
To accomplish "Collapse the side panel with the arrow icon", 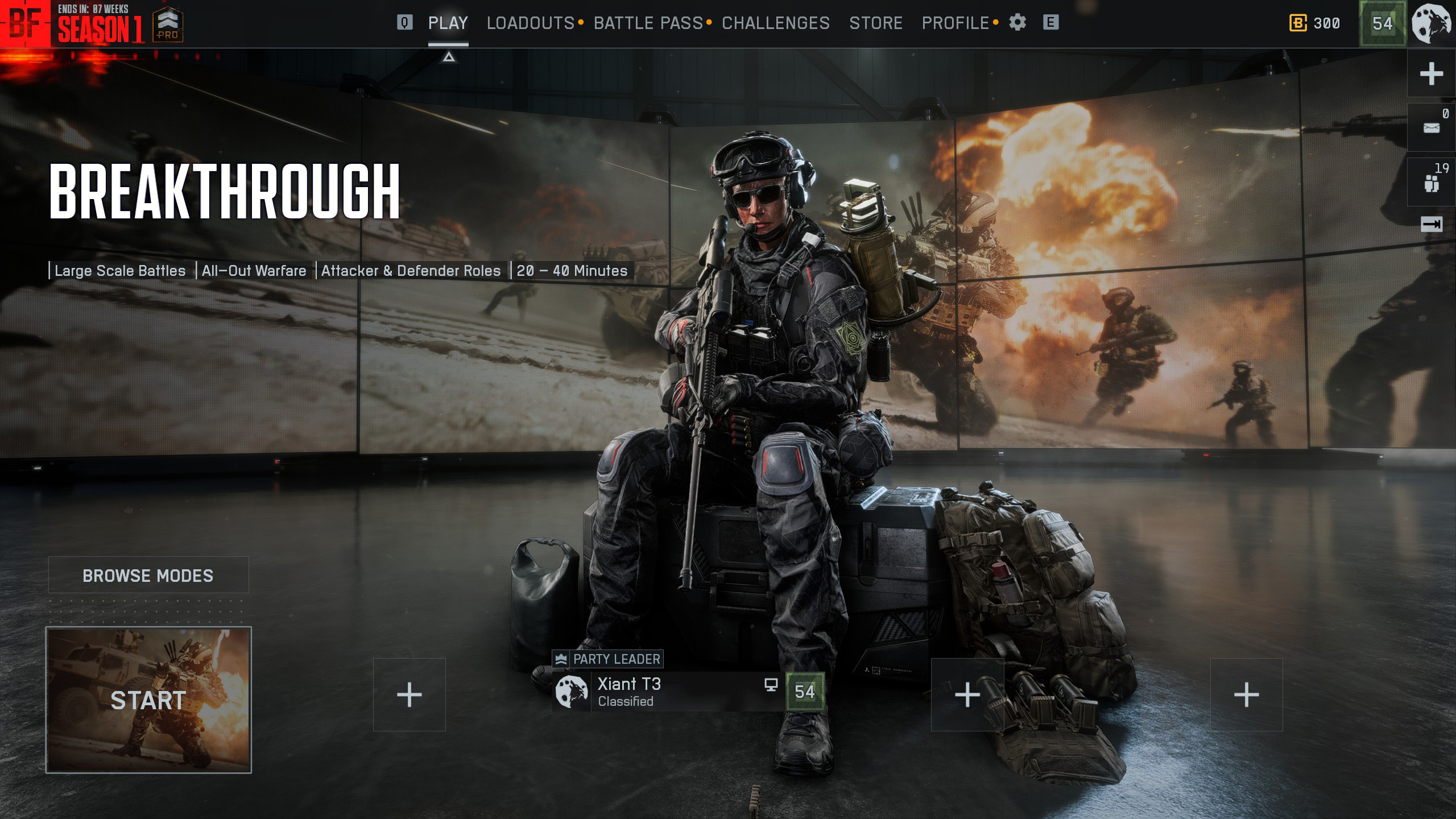I will tap(1431, 224).
